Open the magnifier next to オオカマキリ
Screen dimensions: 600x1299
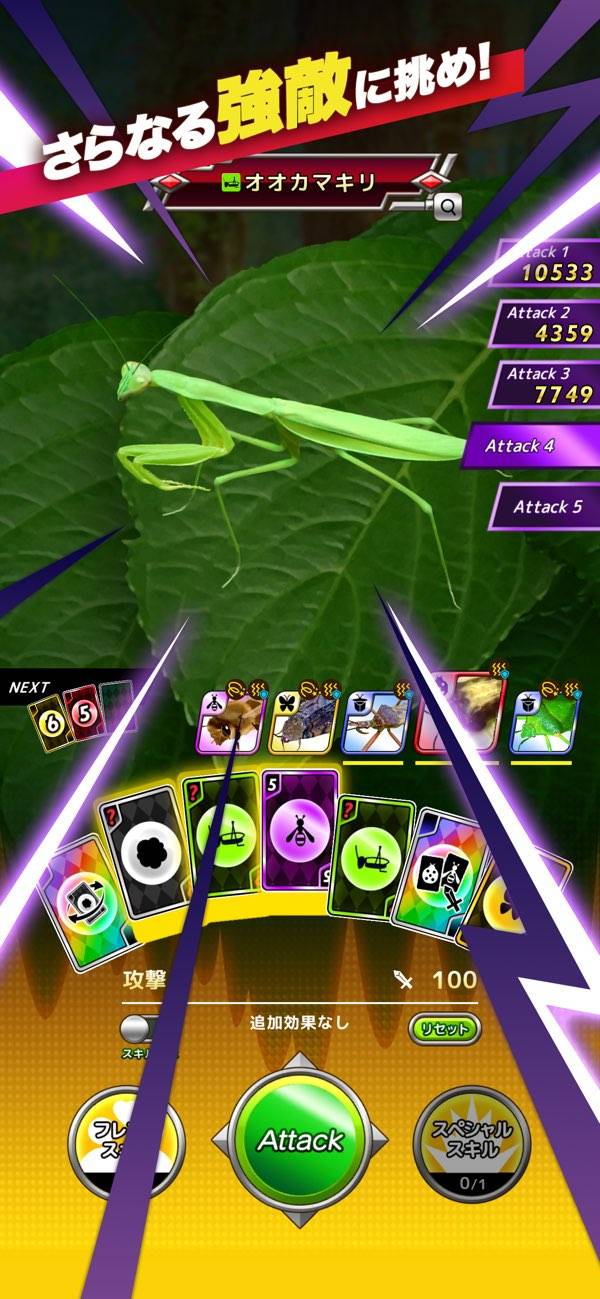pos(448,207)
